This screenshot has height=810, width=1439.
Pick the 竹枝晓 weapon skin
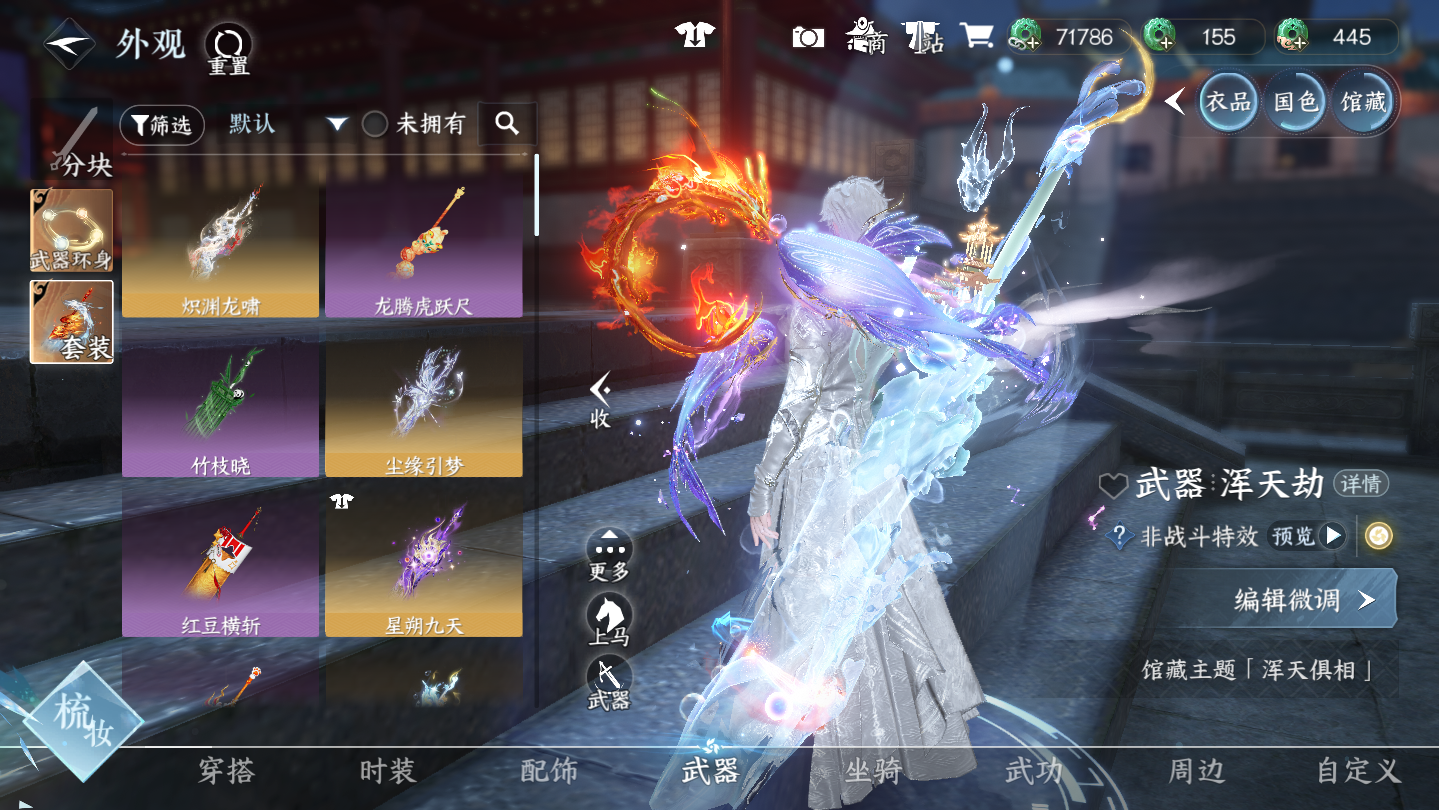tap(221, 408)
